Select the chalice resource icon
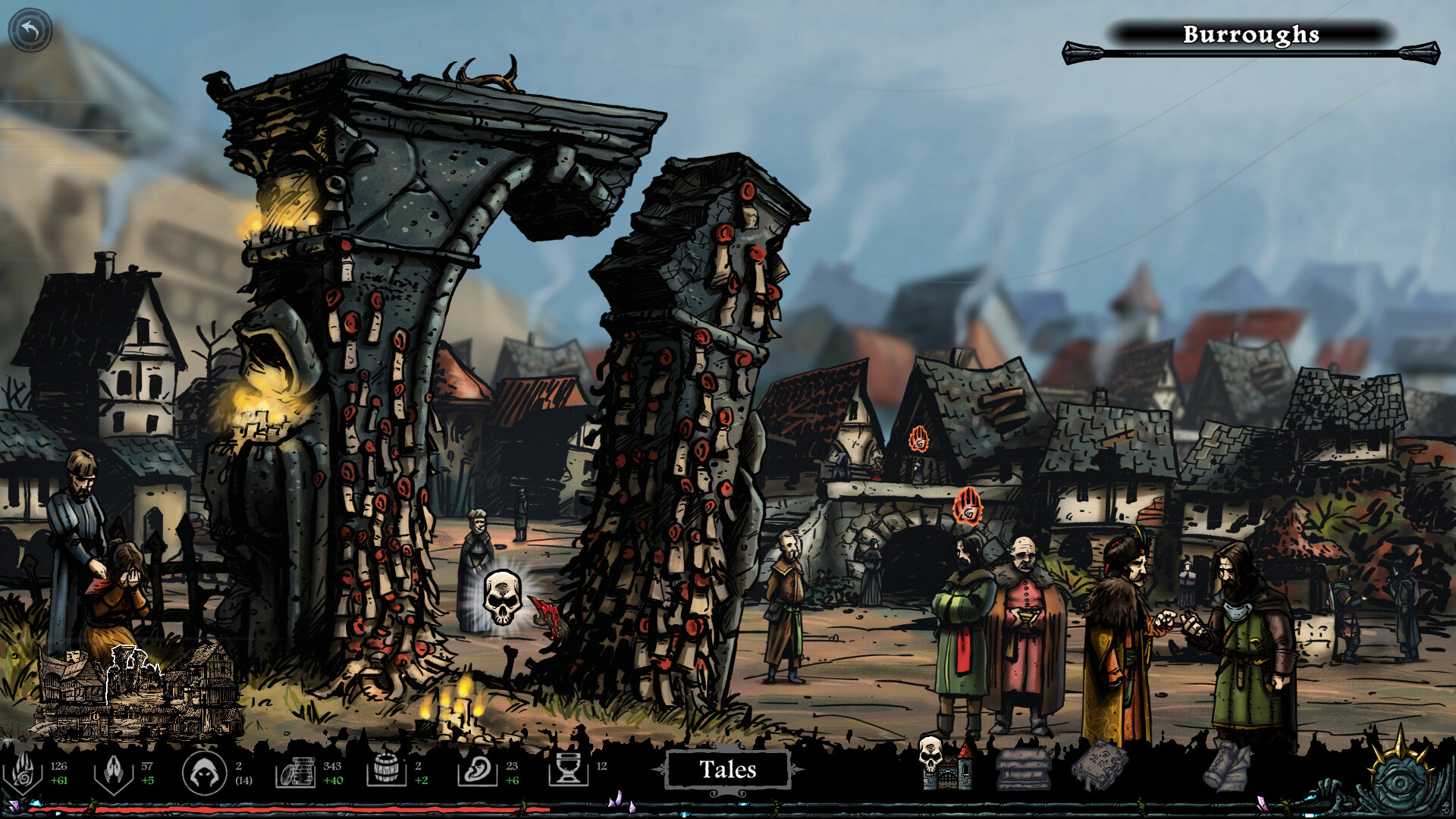 [568, 770]
